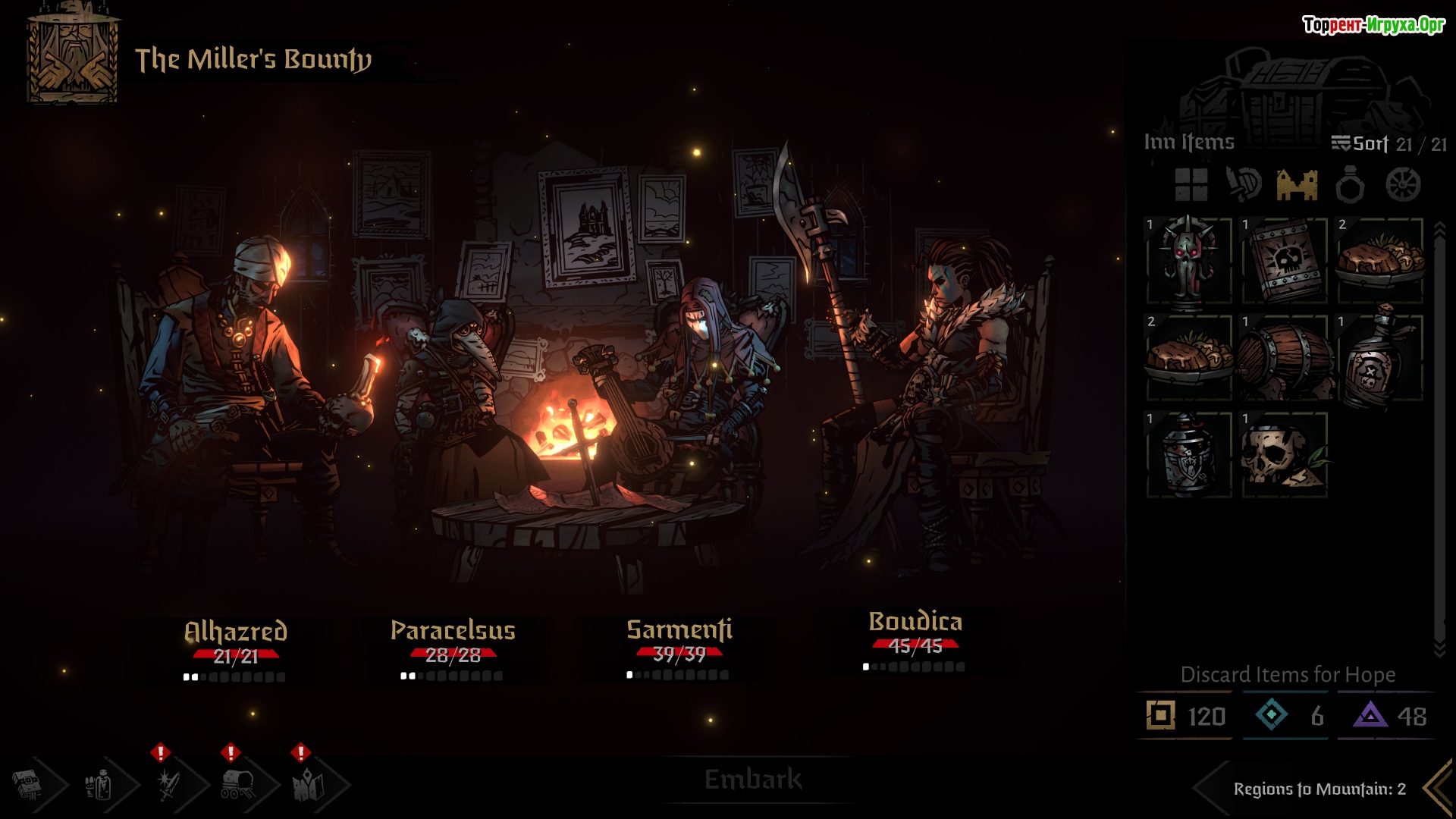
Task: Select hero Alhazred by his name
Action: coord(235,631)
